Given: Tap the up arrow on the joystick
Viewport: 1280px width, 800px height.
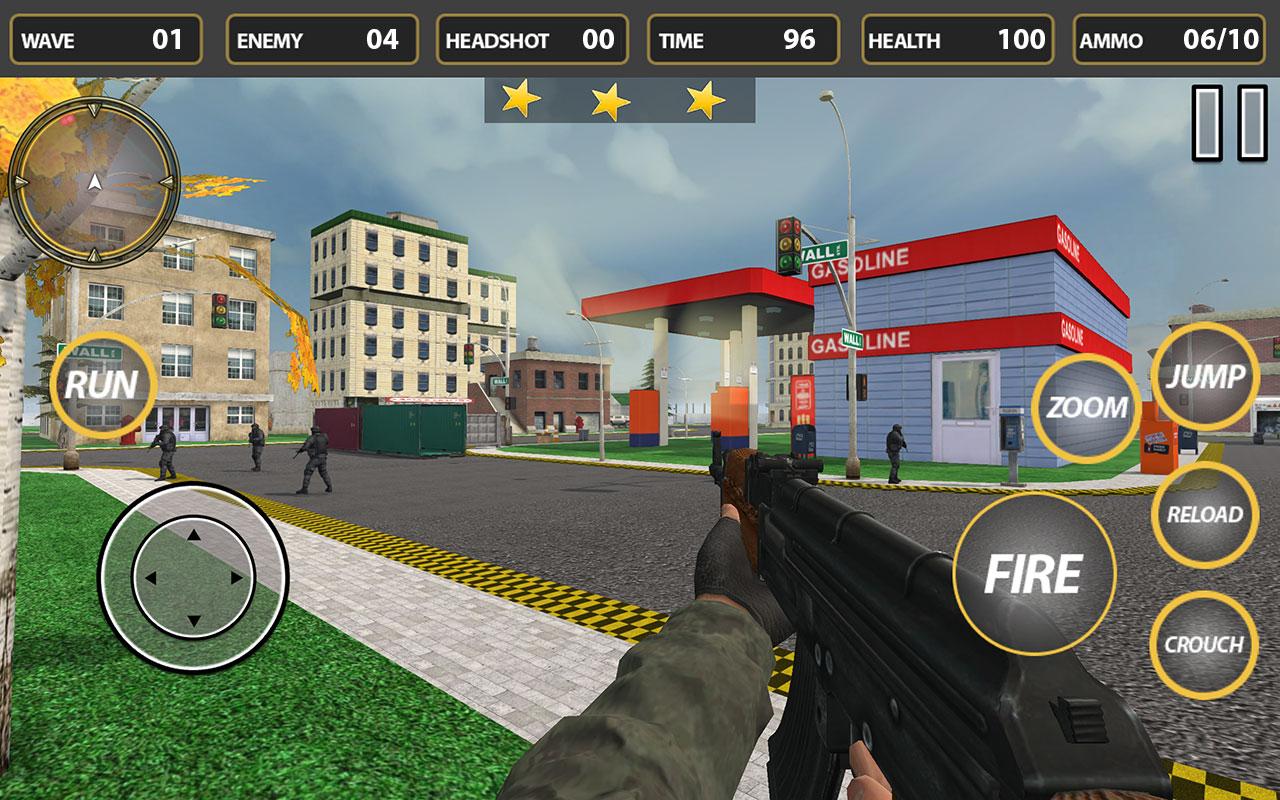Looking at the screenshot, I should pyautogui.click(x=193, y=533).
